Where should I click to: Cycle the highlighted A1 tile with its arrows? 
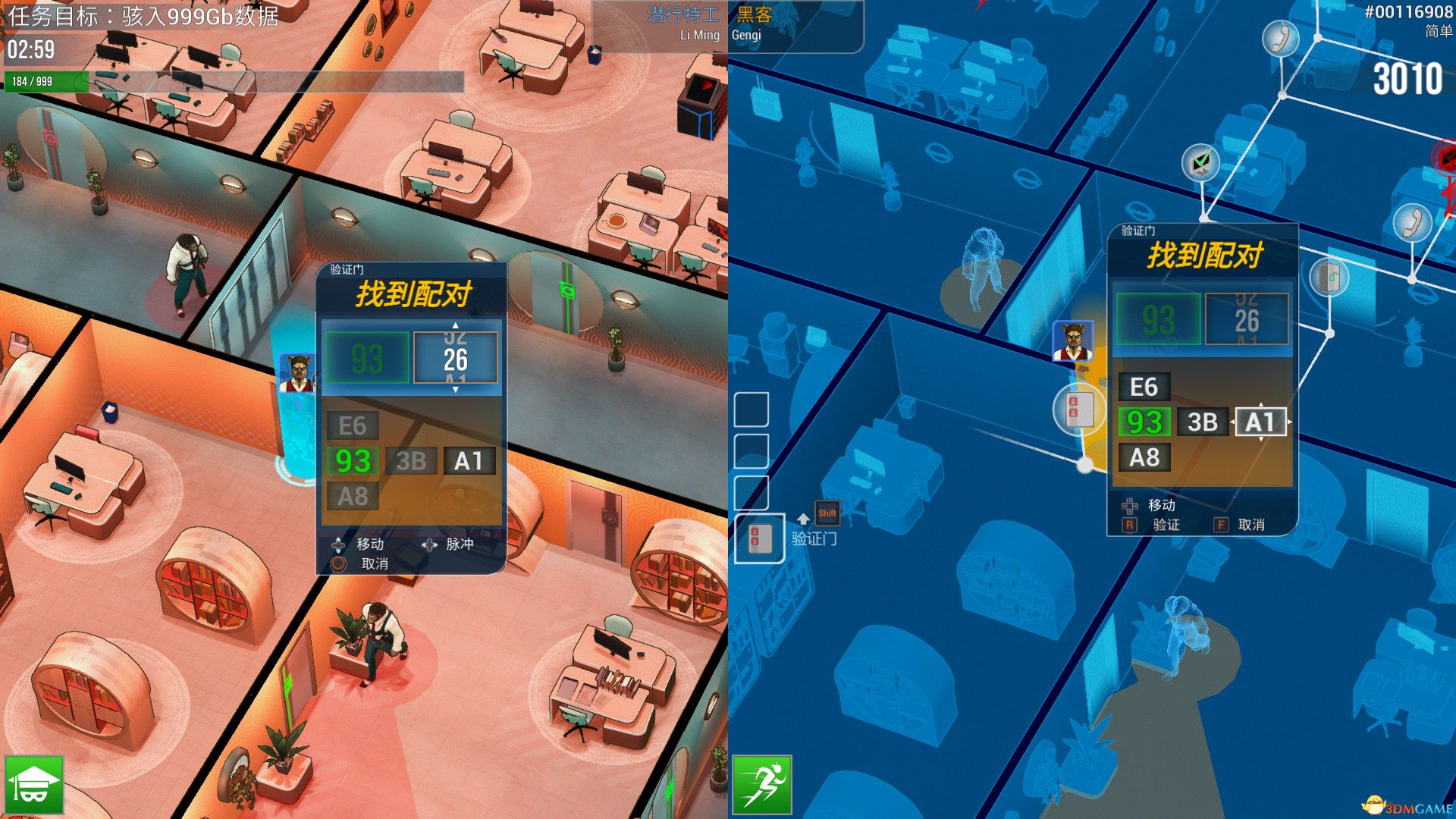point(1260,422)
